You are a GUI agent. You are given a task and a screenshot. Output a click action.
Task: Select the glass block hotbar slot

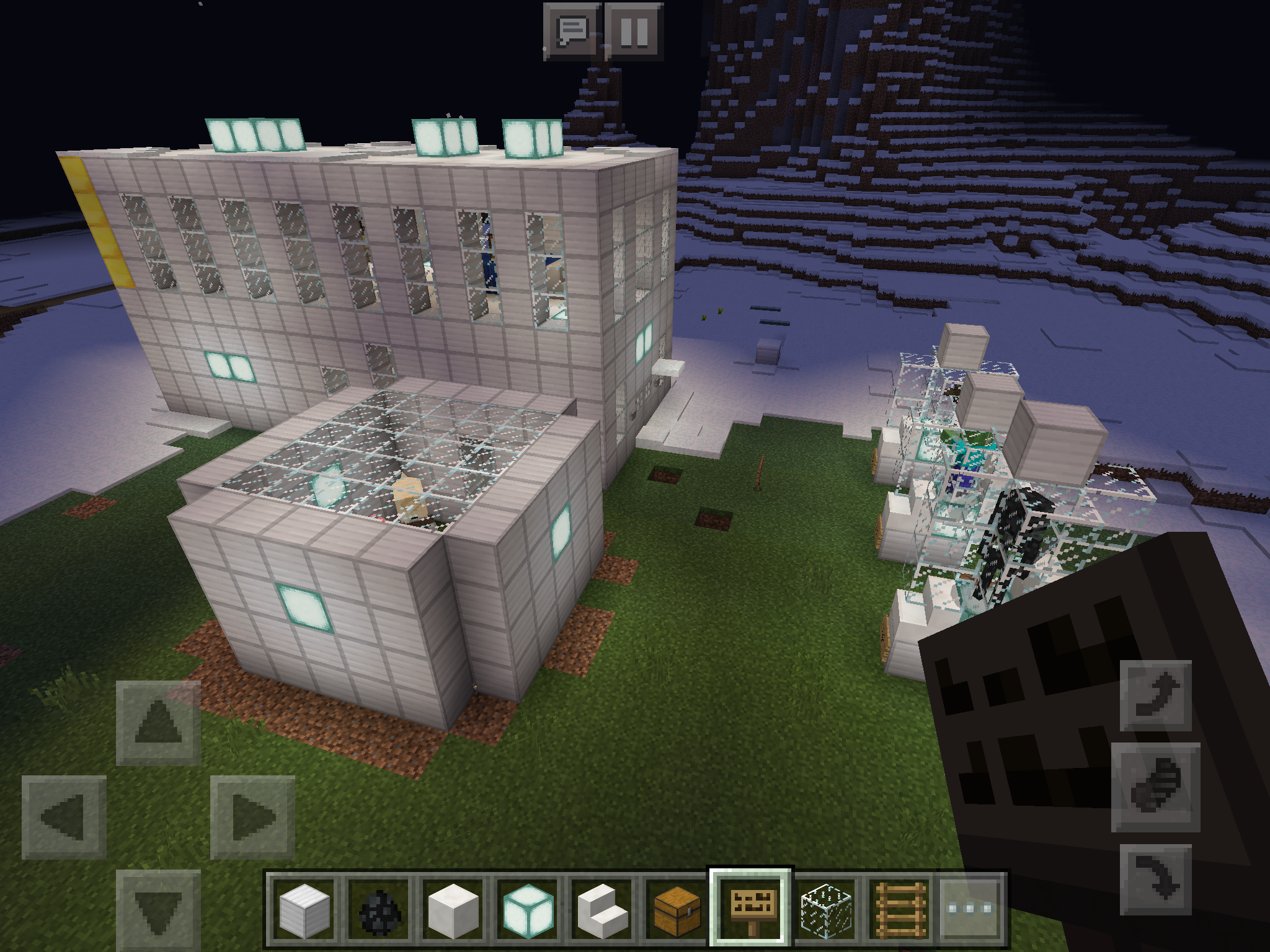[826, 909]
